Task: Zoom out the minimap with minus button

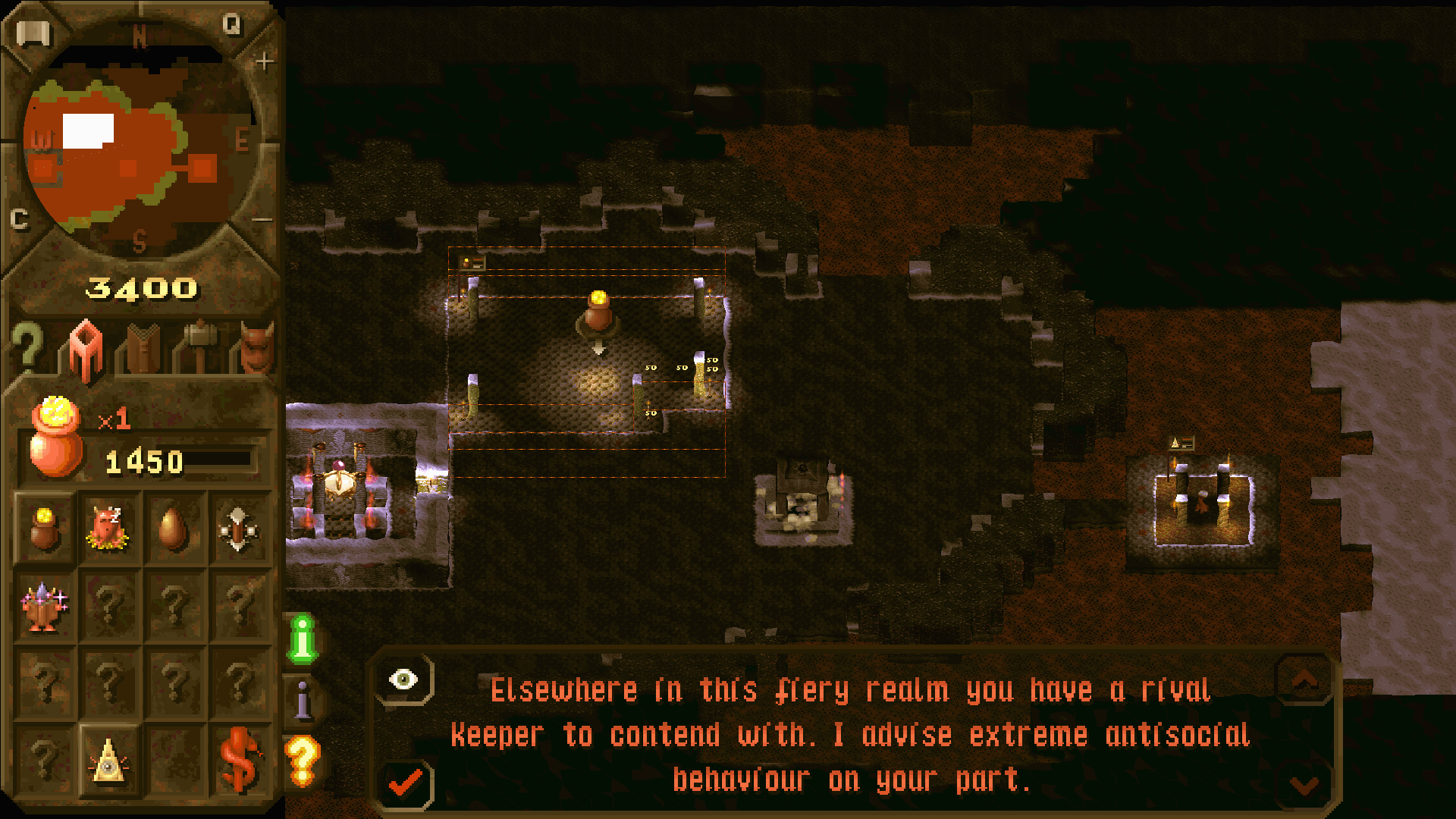Action: (x=262, y=220)
